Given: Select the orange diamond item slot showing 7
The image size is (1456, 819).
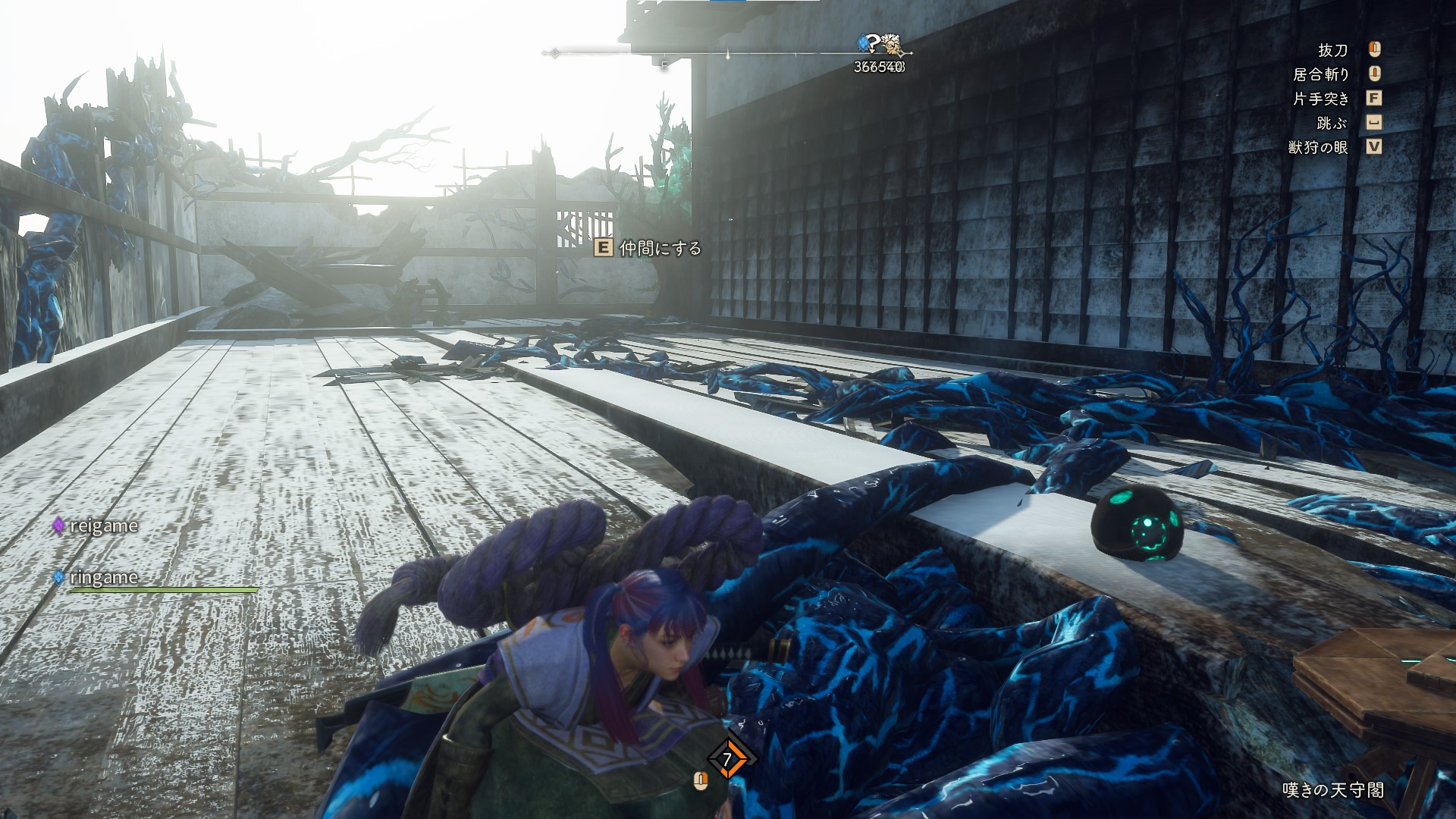Looking at the screenshot, I should coord(727,758).
